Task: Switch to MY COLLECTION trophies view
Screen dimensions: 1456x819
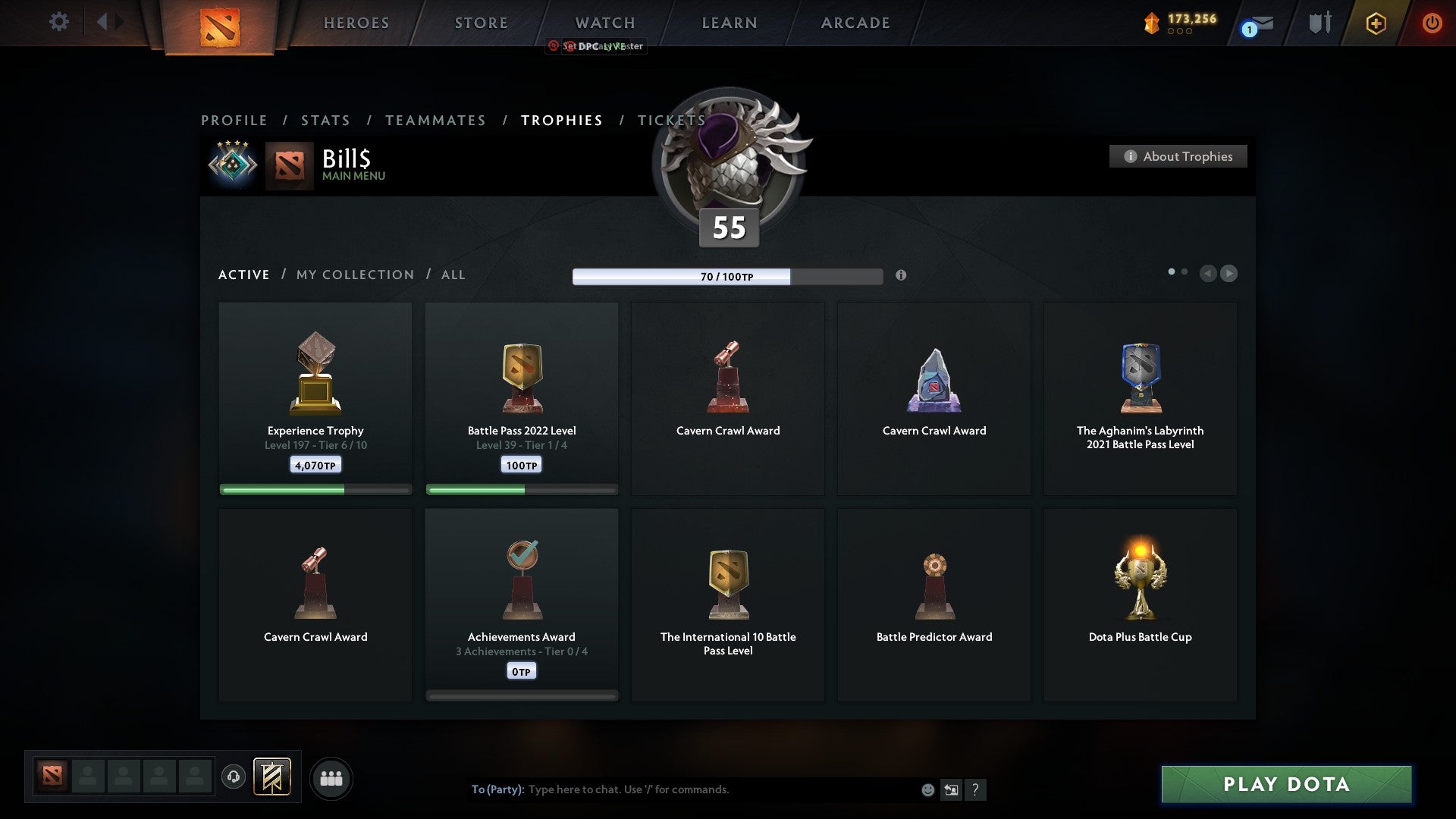Action: coord(353,275)
